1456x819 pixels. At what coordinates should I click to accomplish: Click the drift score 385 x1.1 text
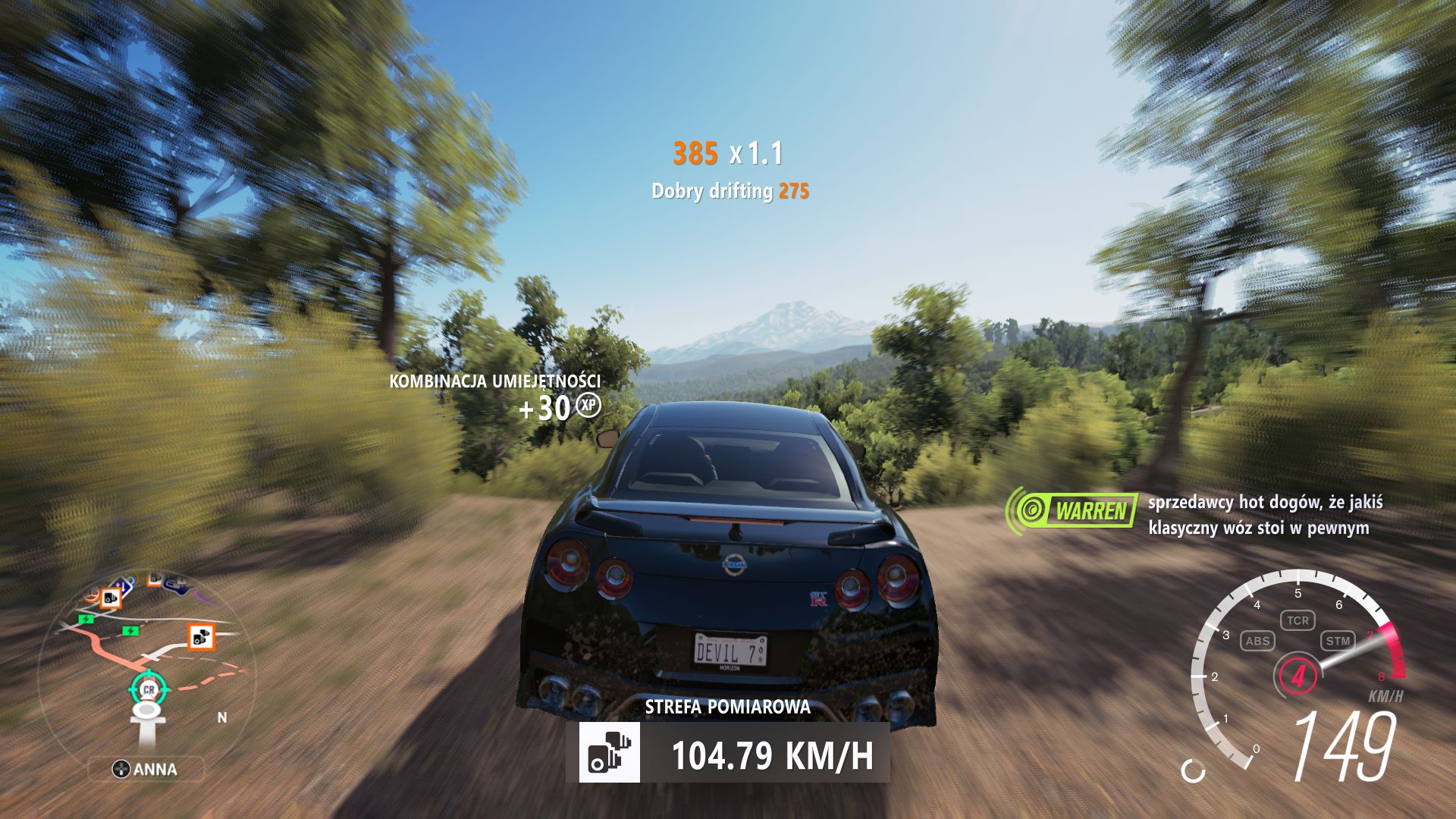(x=727, y=152)
